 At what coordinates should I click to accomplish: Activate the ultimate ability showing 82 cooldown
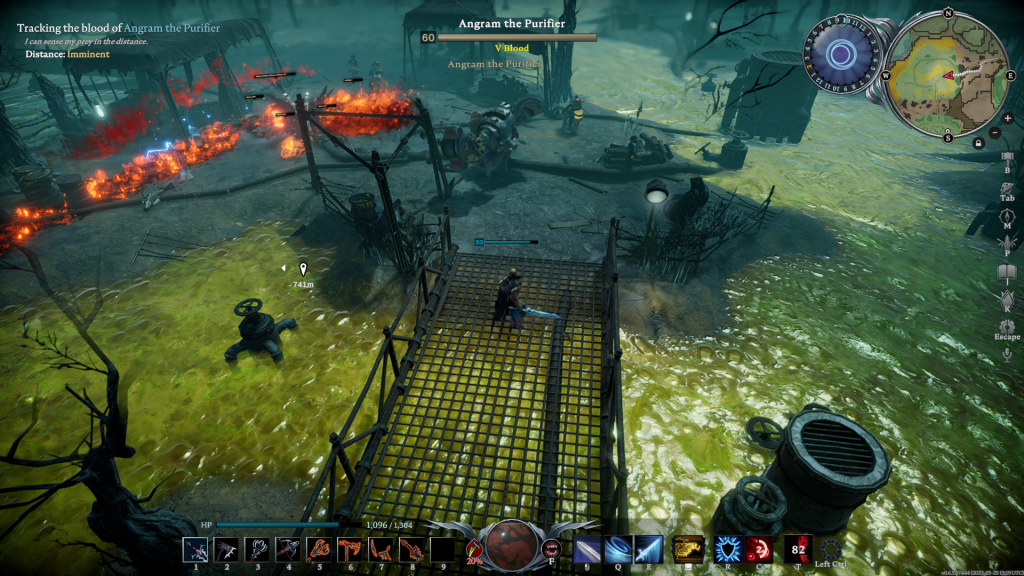point(797,549)
